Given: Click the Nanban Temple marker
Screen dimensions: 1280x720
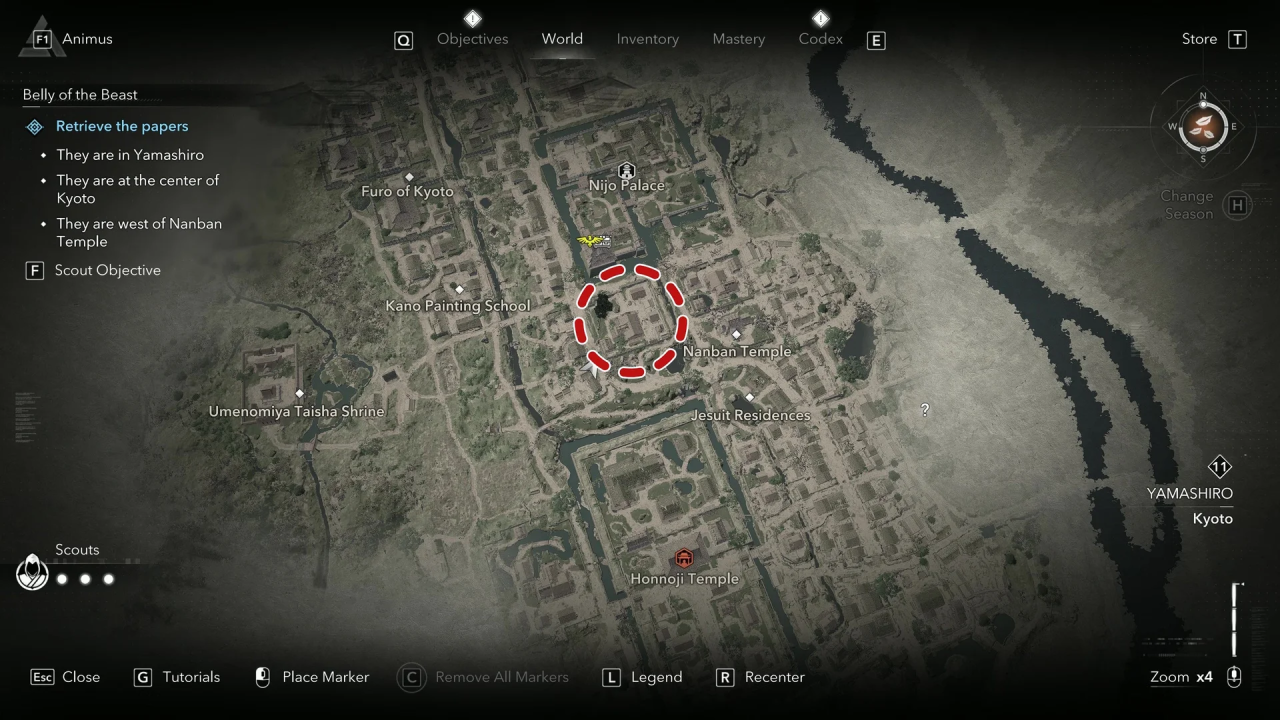Looking at the screenshot, I should (737, 335).
